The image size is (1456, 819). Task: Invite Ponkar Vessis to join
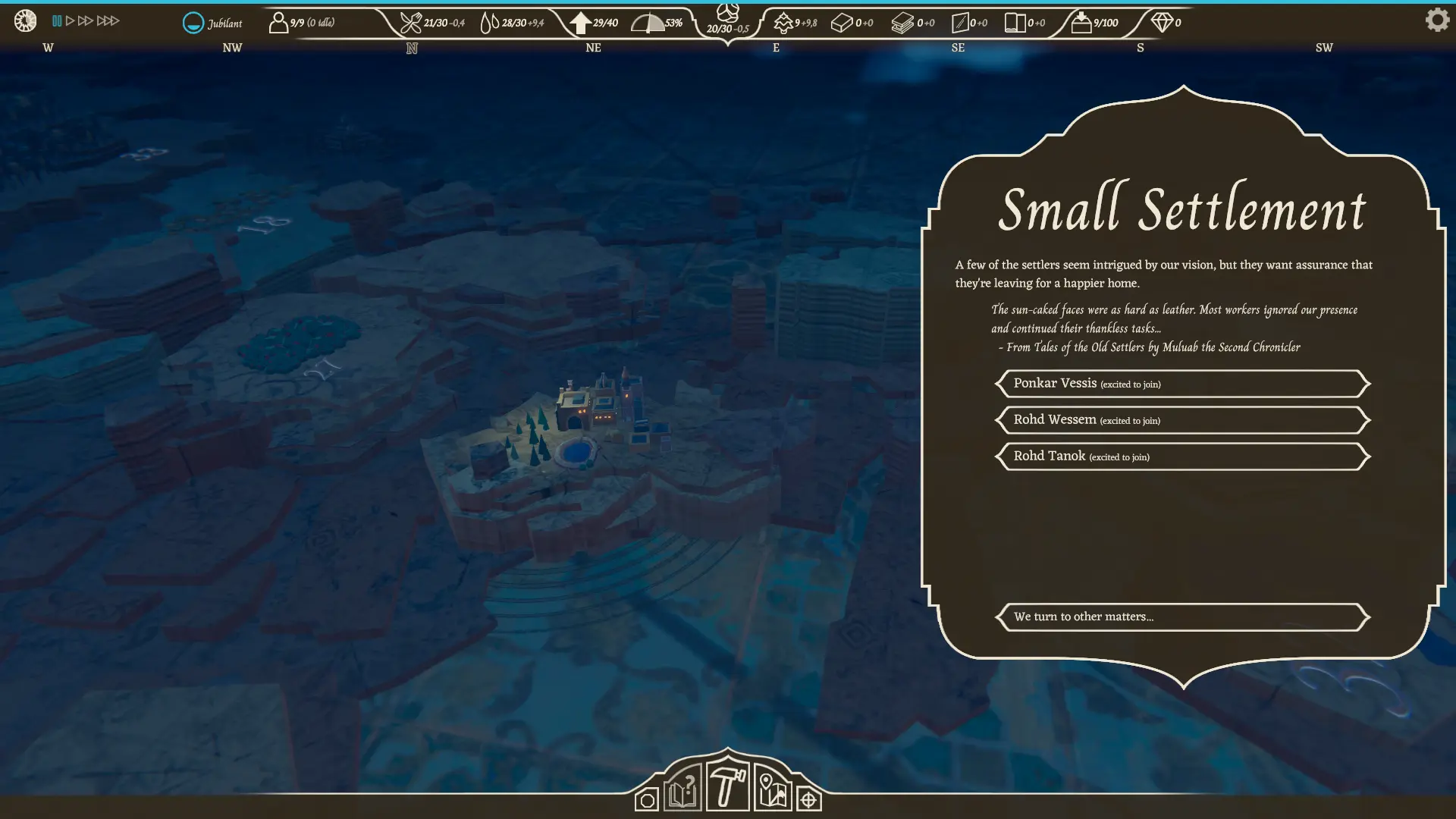pos(1182,384)
